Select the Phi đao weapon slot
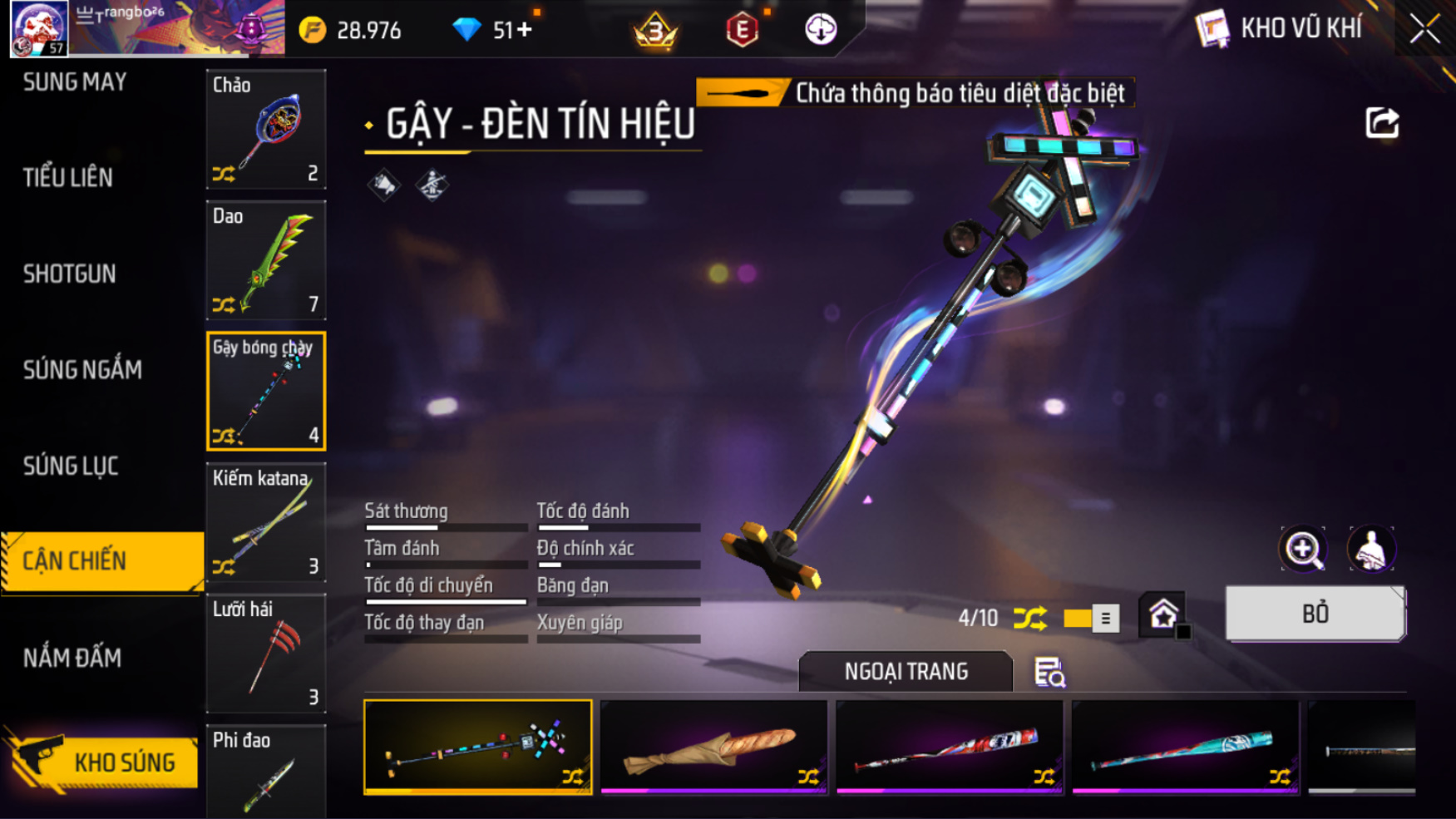 click(x=266, y=771)
